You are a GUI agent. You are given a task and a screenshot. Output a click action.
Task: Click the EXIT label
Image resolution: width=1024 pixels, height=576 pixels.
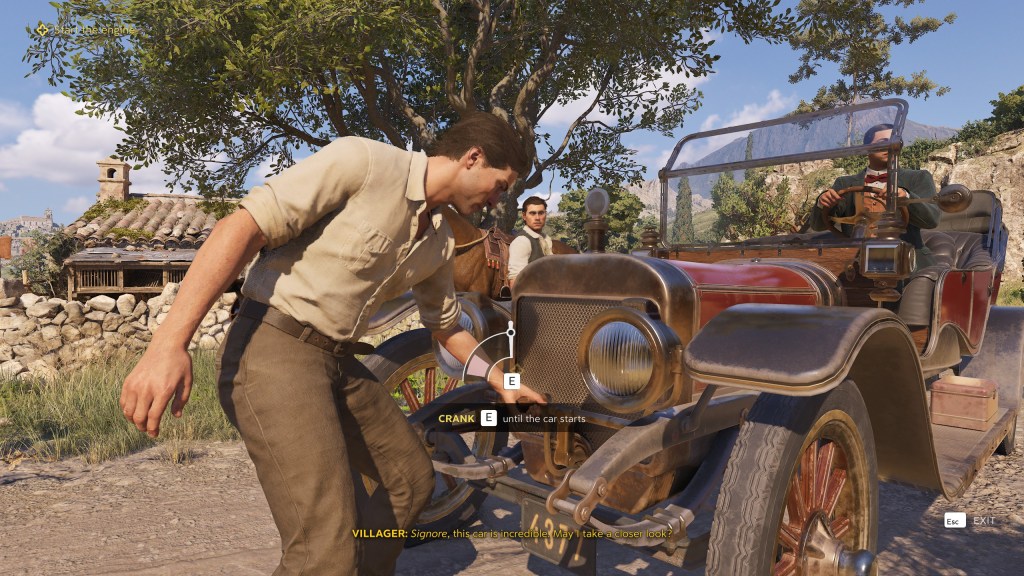pos(984,521)
